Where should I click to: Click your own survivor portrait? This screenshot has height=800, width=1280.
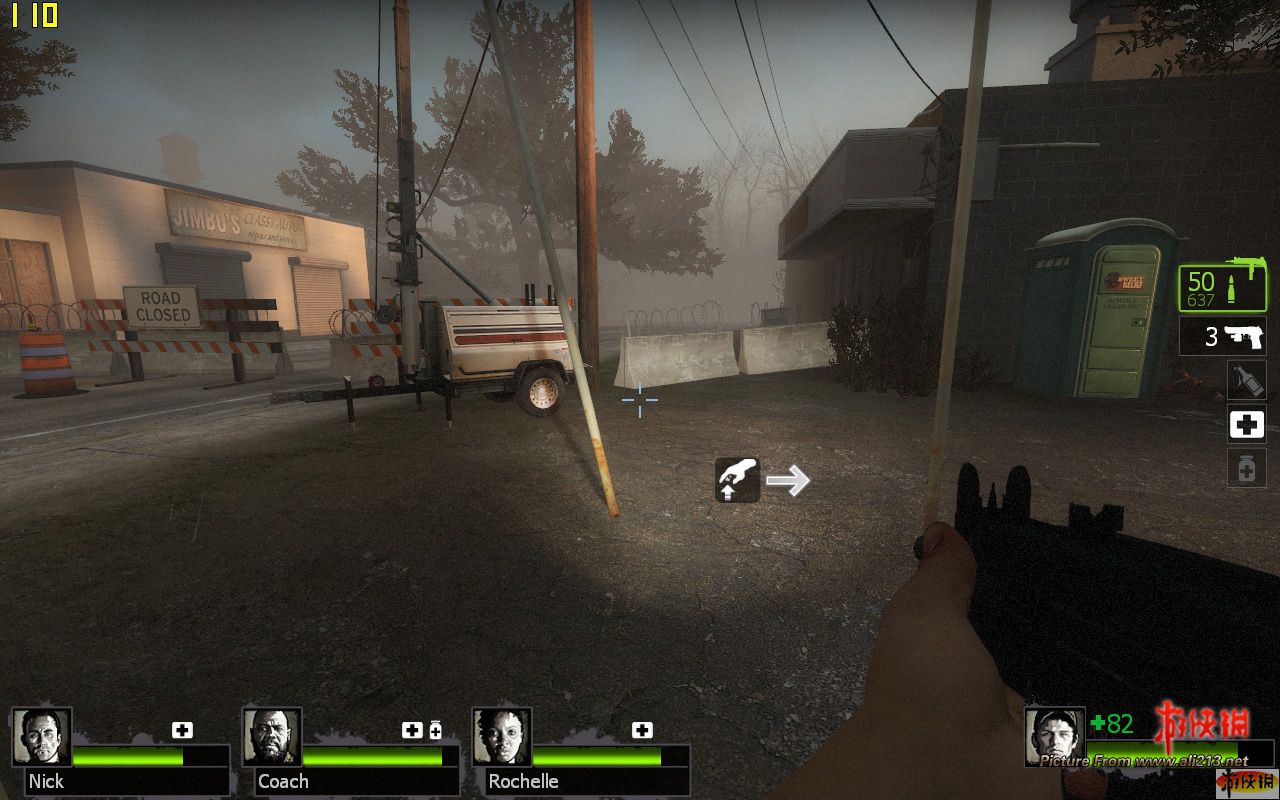[x=1054, y=737]
